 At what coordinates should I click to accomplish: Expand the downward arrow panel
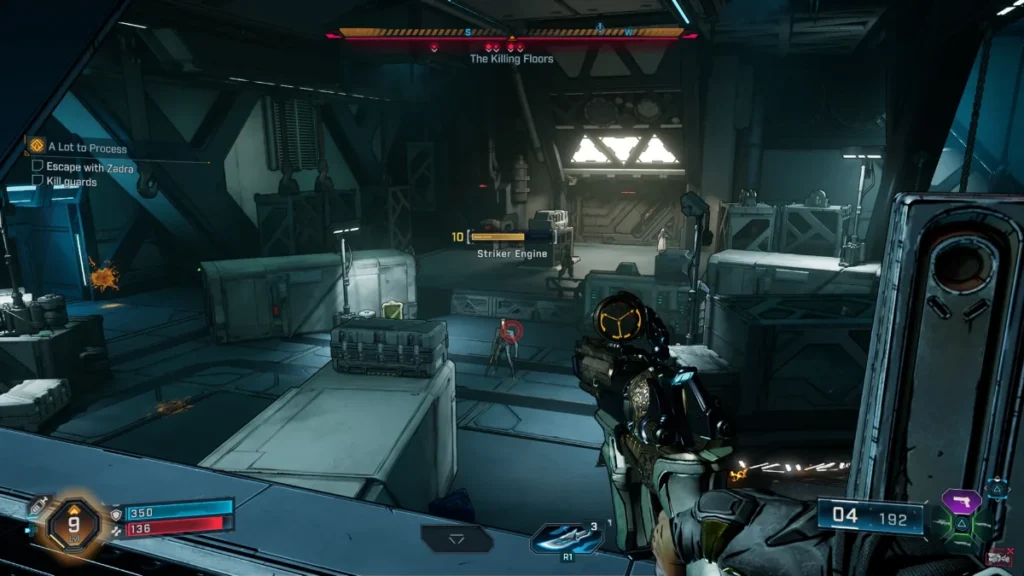pyautogui.click(x=456, y=538)
